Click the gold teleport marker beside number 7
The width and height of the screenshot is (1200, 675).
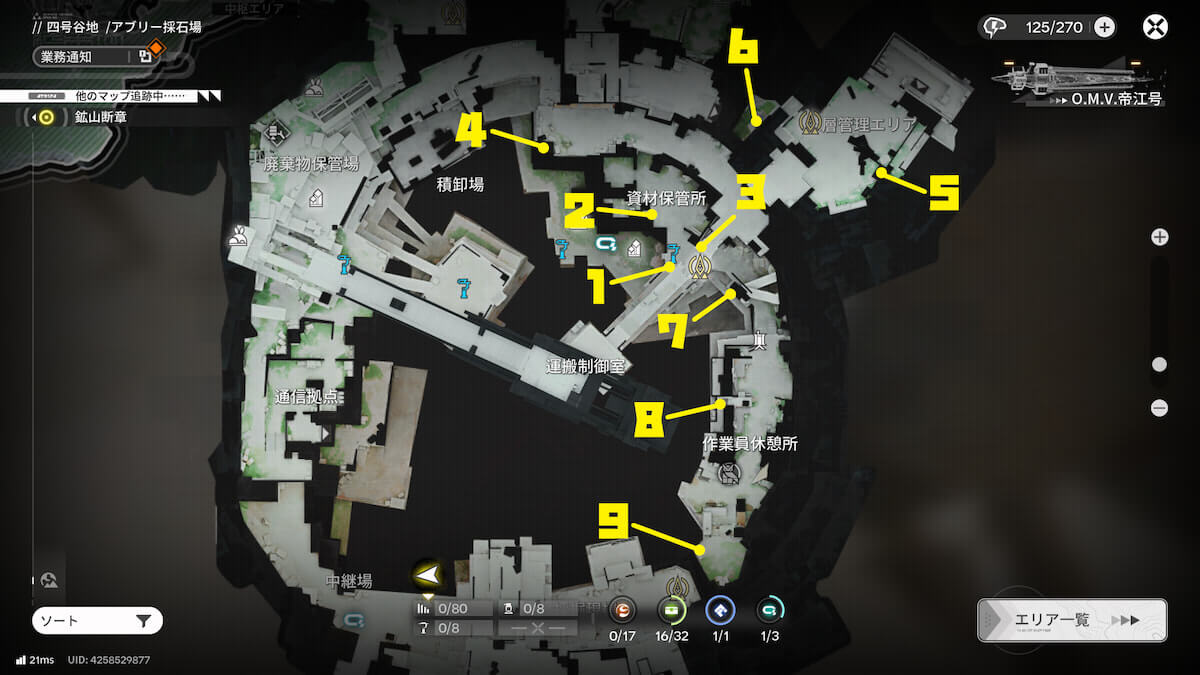click(x=700, y=266)
